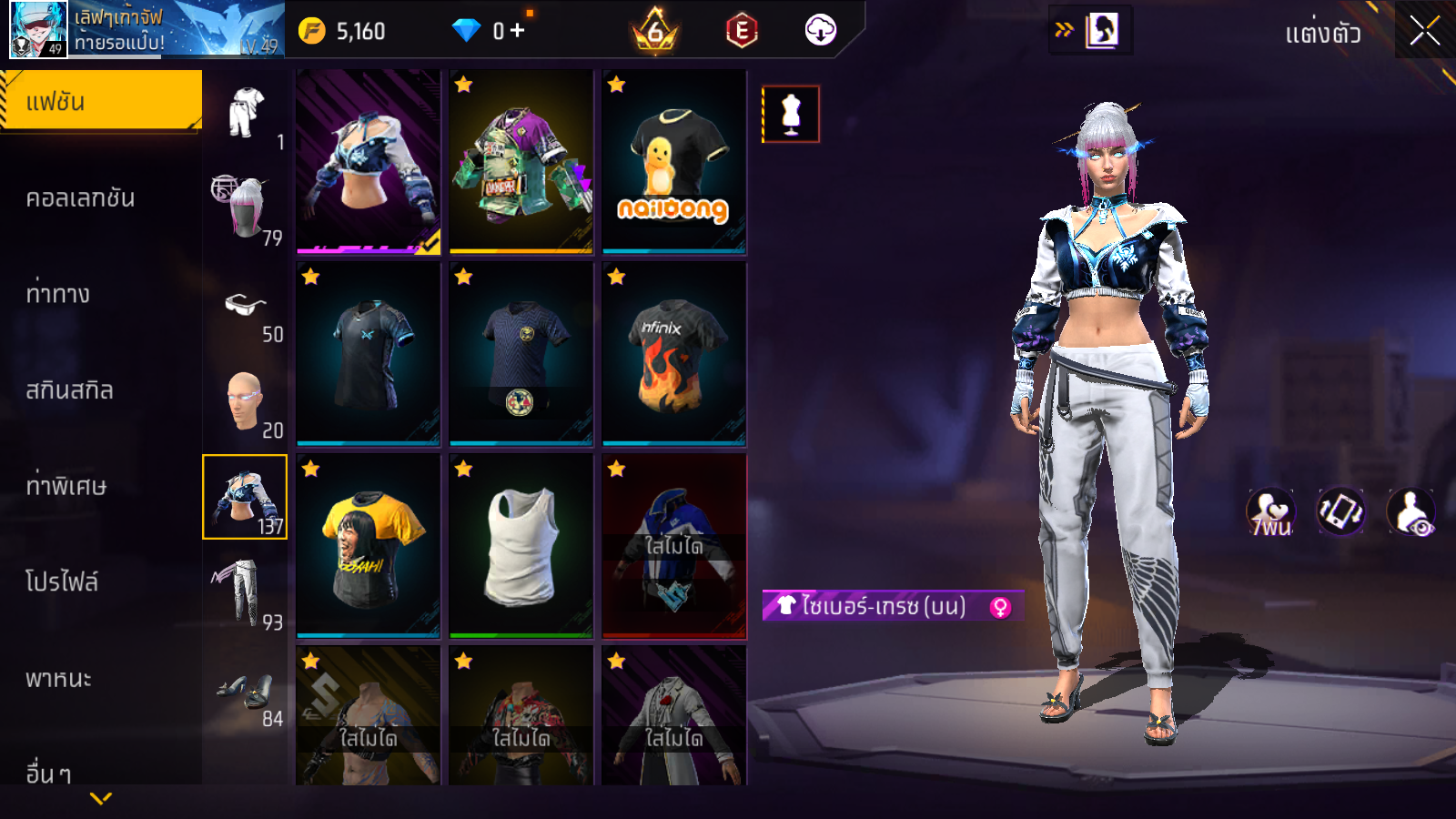Switch to the โปรไฟล์ tab
The height and width of the screenshot is (819, 1456).
[x=62, y=582]
